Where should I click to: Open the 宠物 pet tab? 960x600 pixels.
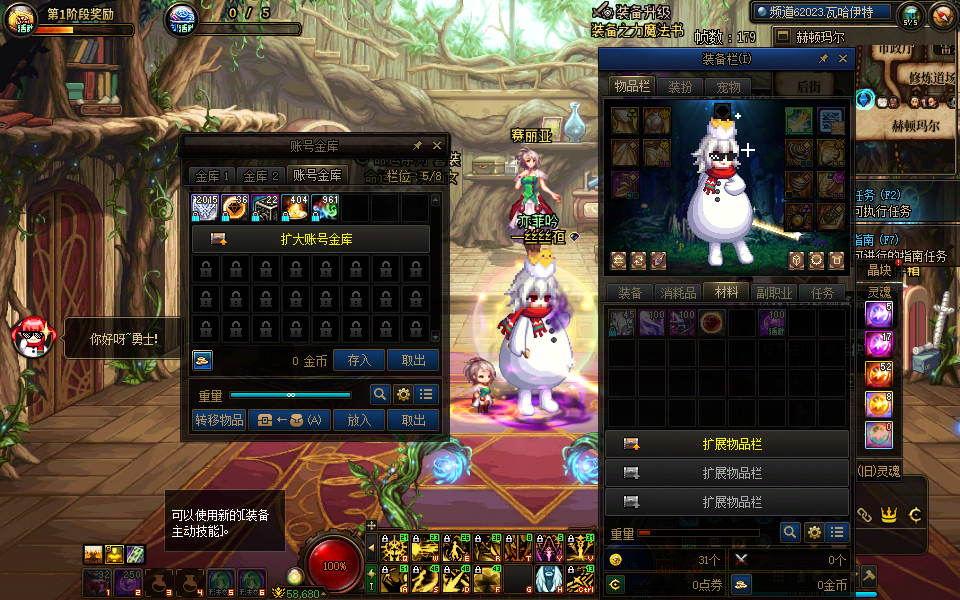click(729, 87)
